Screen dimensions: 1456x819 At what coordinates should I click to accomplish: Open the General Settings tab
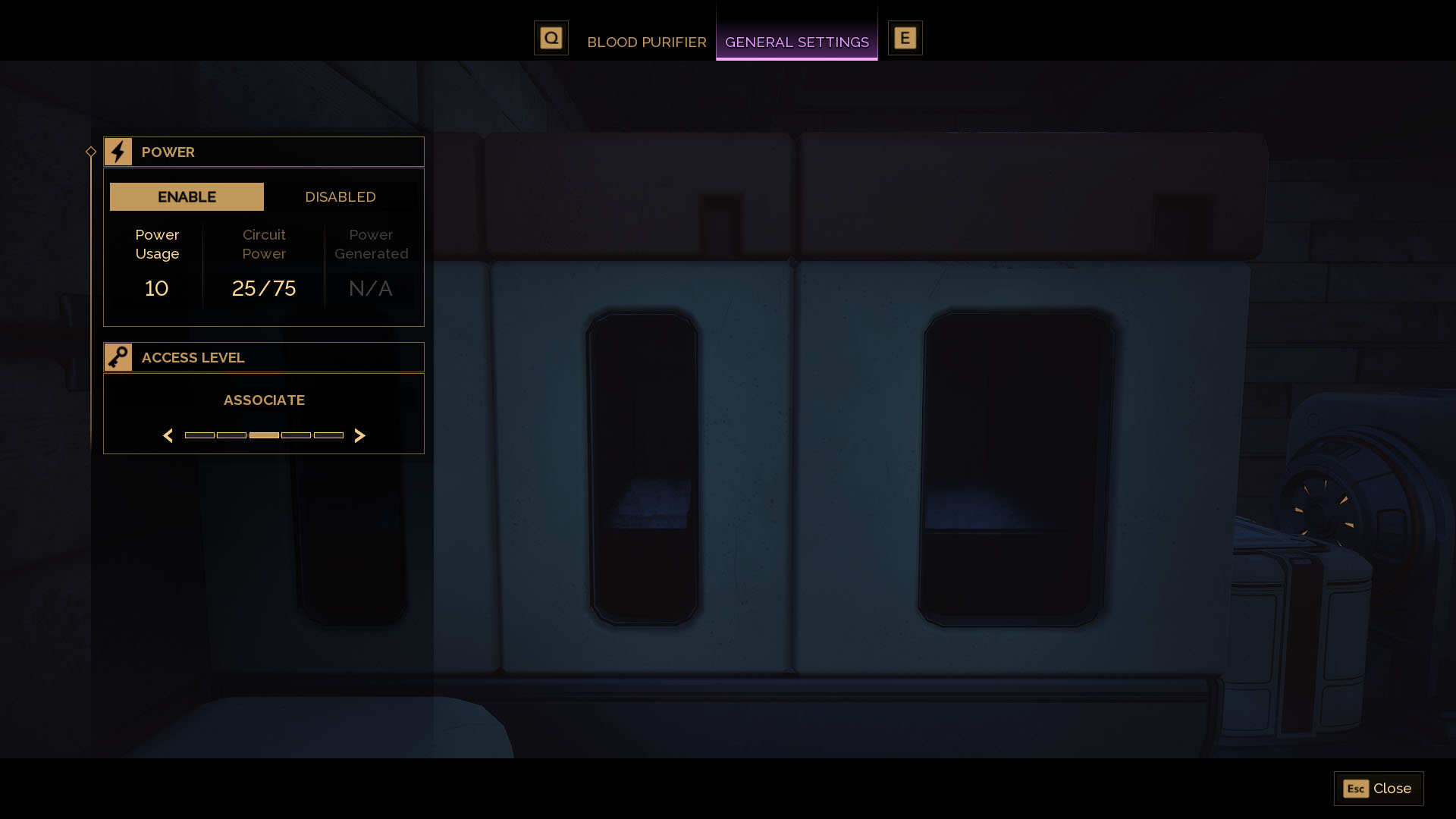tap(797, 42)
